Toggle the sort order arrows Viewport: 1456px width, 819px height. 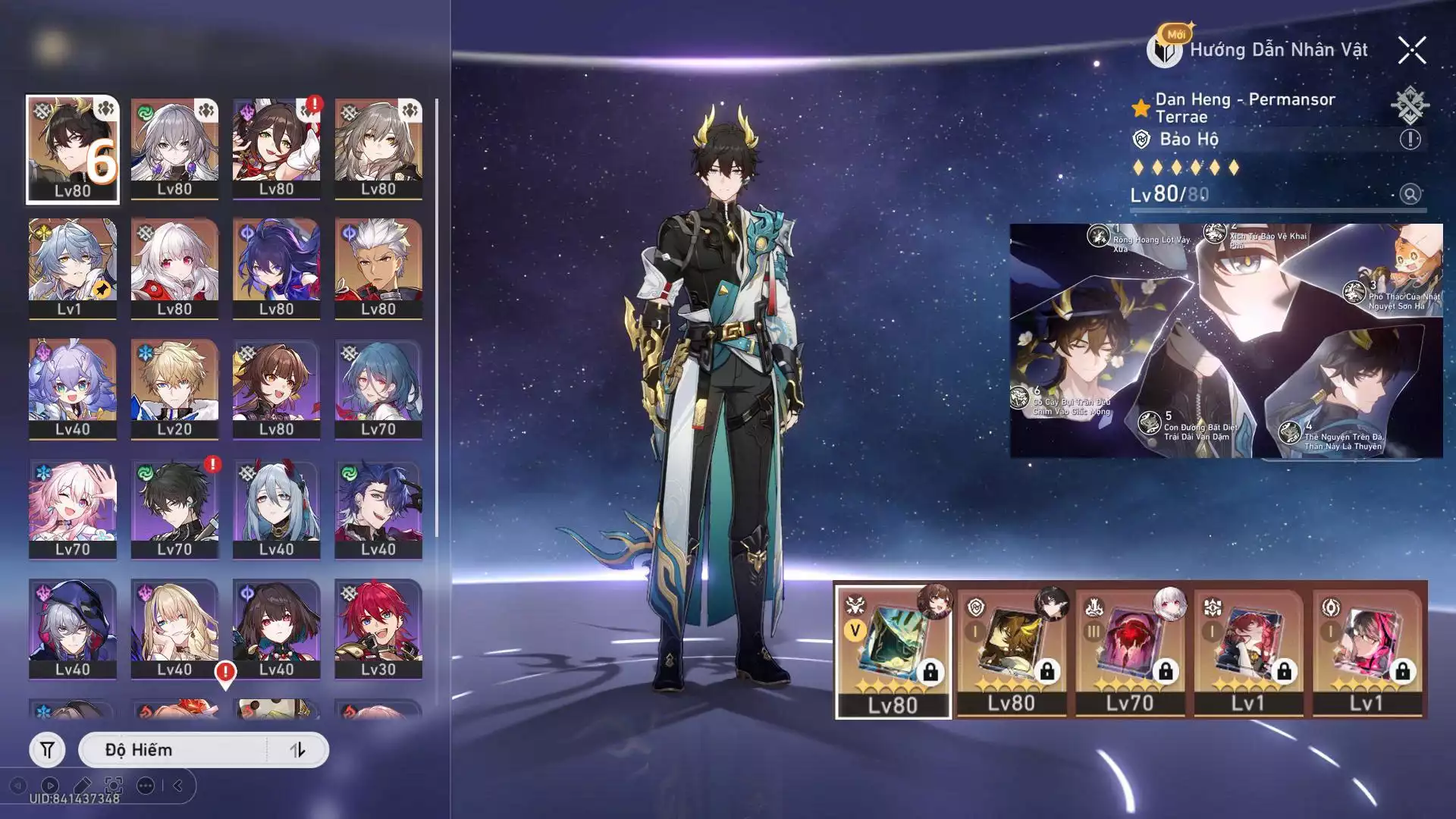tap(297, 750)
